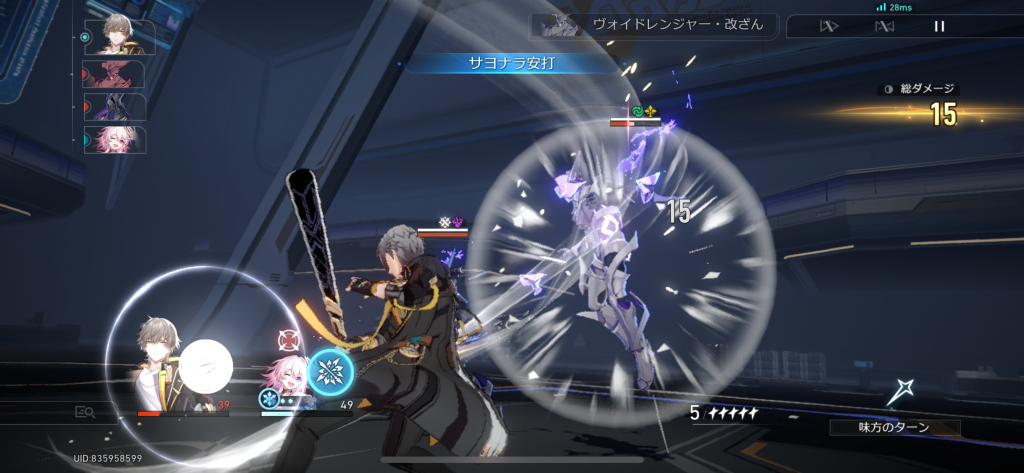Image resolution: width=1024 pixels, height=473 pixels.
Task: Toggle auto-battle mode
Action: 884,26
